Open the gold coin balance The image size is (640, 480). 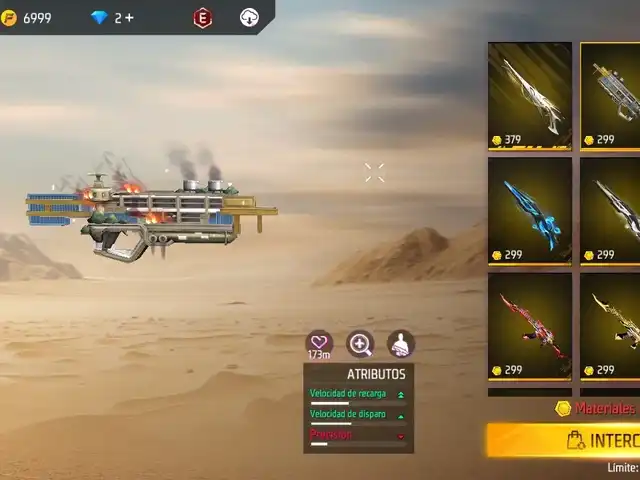27,18
